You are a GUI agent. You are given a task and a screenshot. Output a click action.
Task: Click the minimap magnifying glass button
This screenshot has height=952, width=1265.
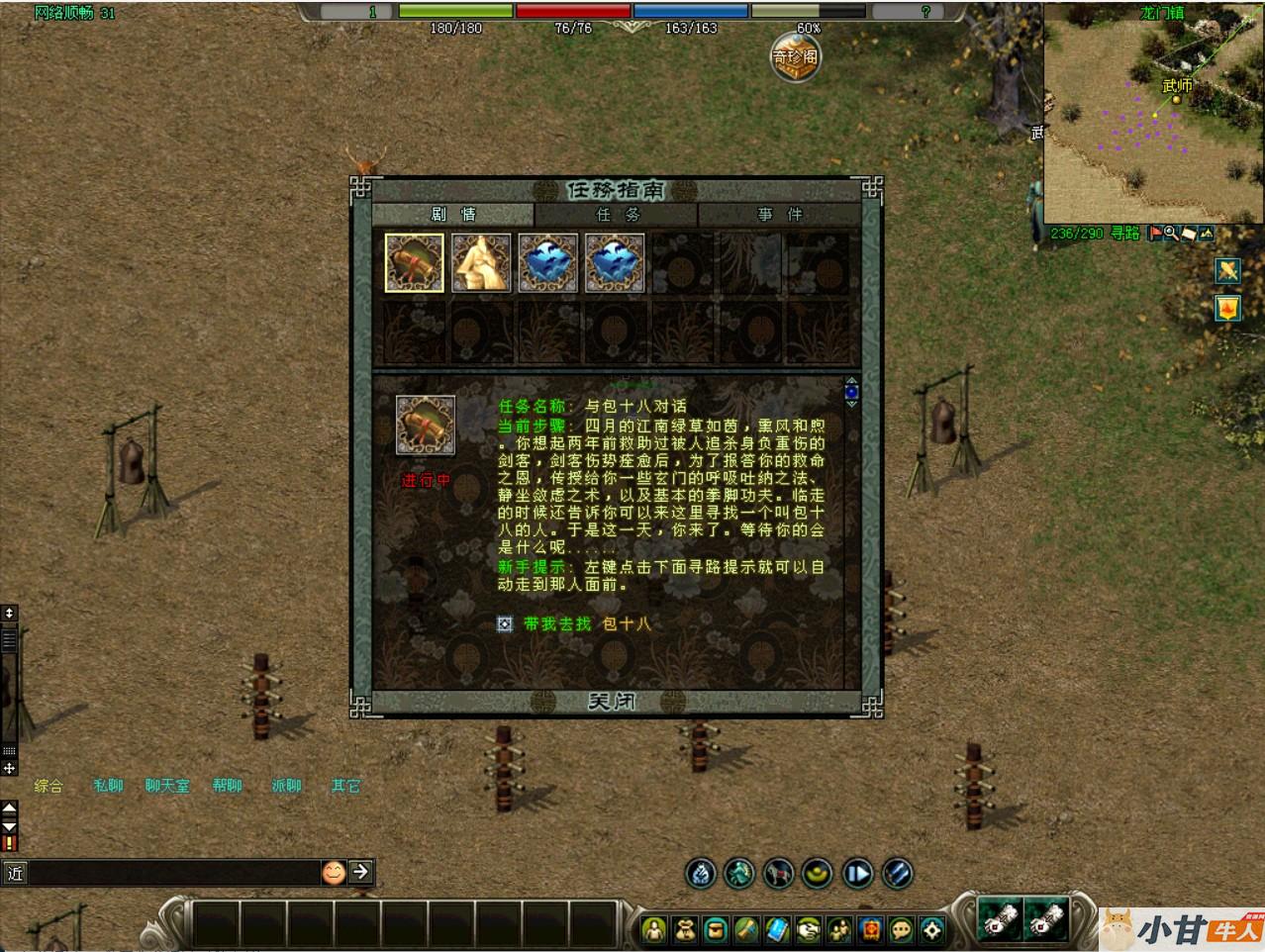click(1171, 234)
